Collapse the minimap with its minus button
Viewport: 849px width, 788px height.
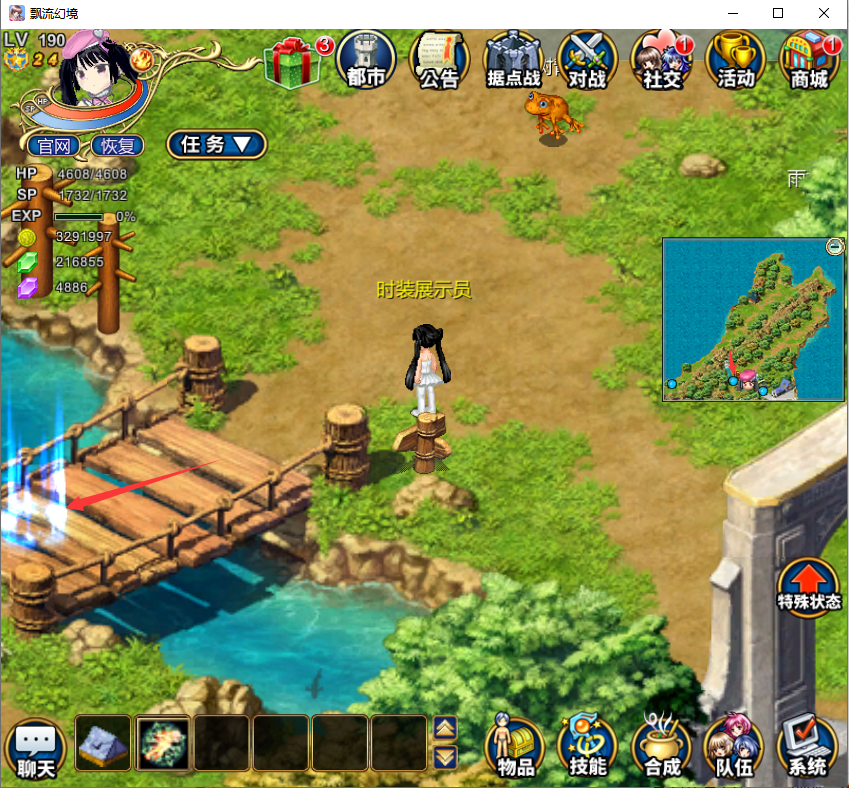835,246
